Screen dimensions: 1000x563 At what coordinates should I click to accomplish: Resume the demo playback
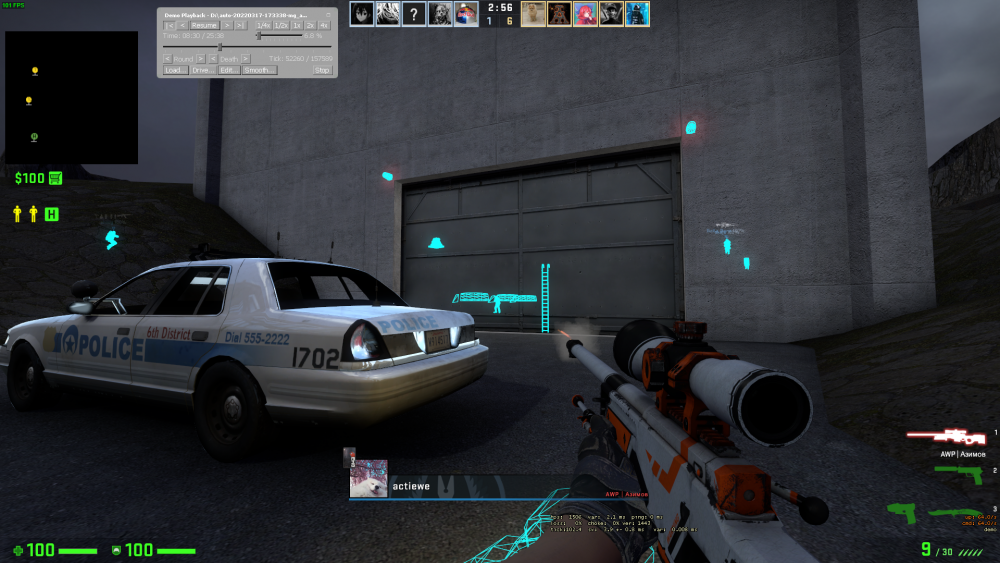click(204, 24)
